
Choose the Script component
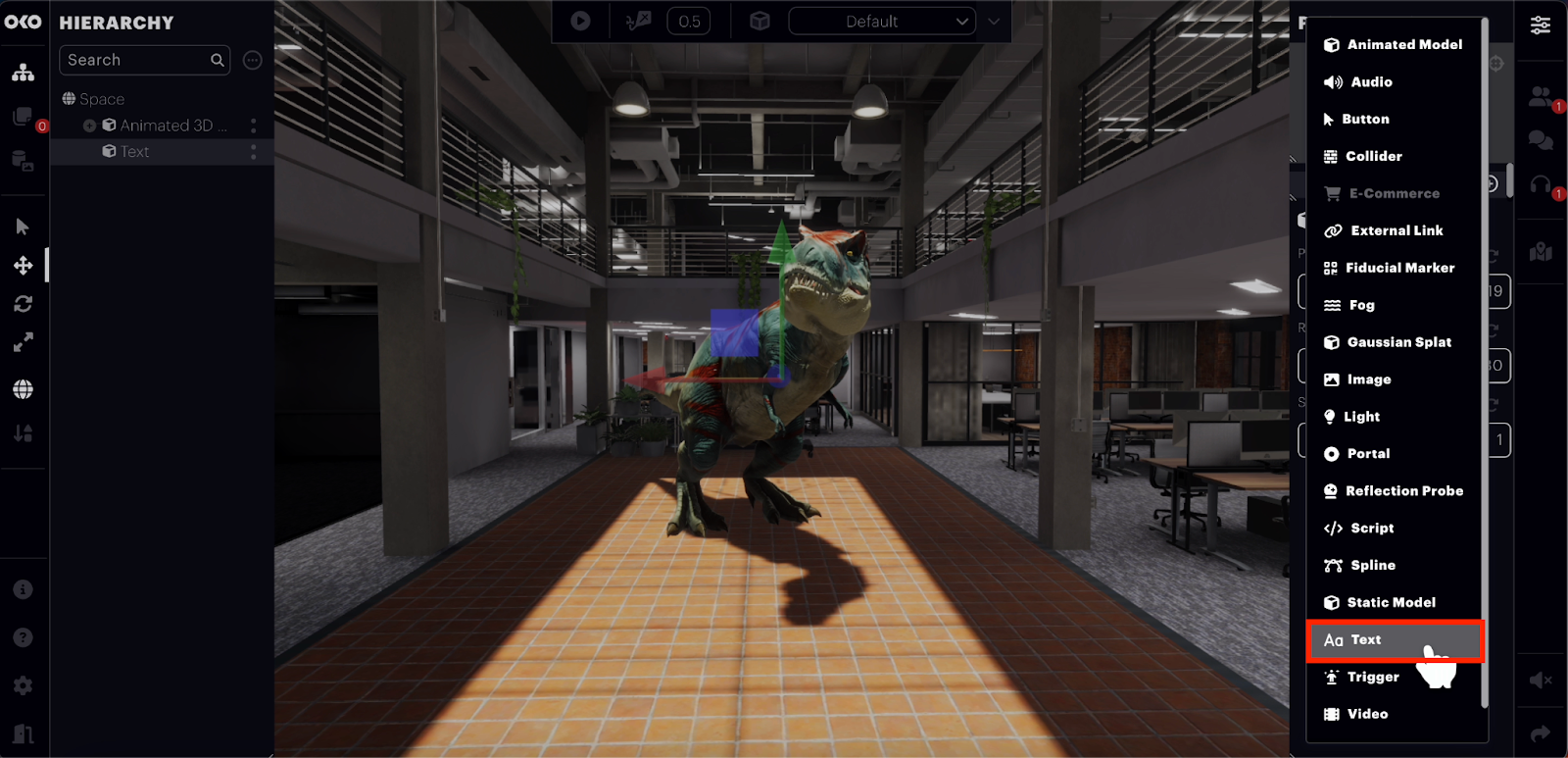point(1371,529)
